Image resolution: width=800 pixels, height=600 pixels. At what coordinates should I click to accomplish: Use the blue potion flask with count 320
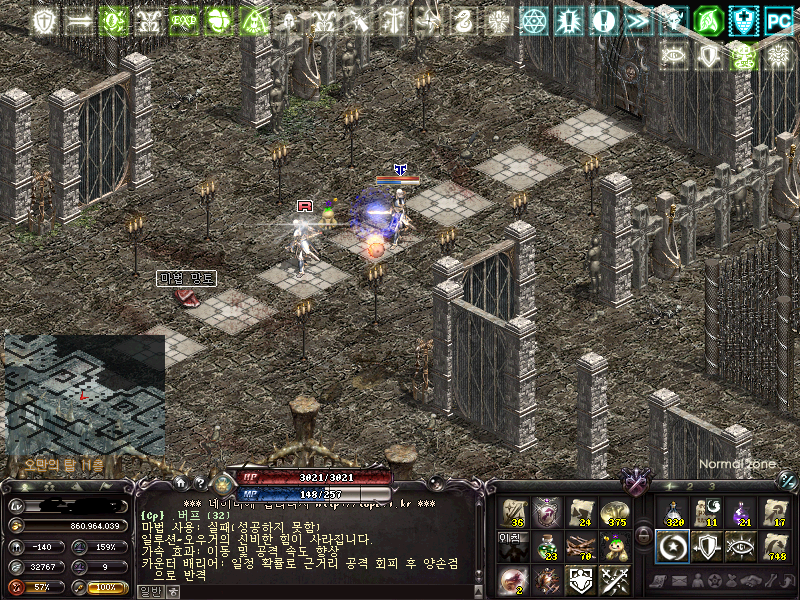(674, 512)
